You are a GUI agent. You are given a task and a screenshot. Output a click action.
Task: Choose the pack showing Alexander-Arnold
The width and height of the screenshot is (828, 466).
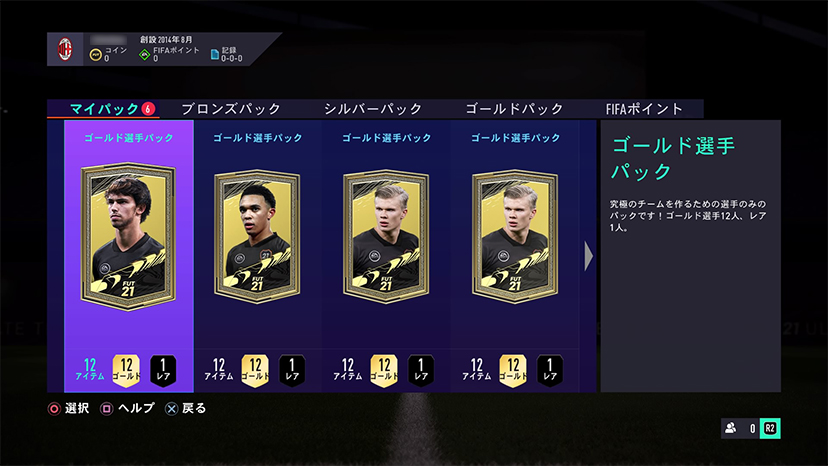point(257,240)
